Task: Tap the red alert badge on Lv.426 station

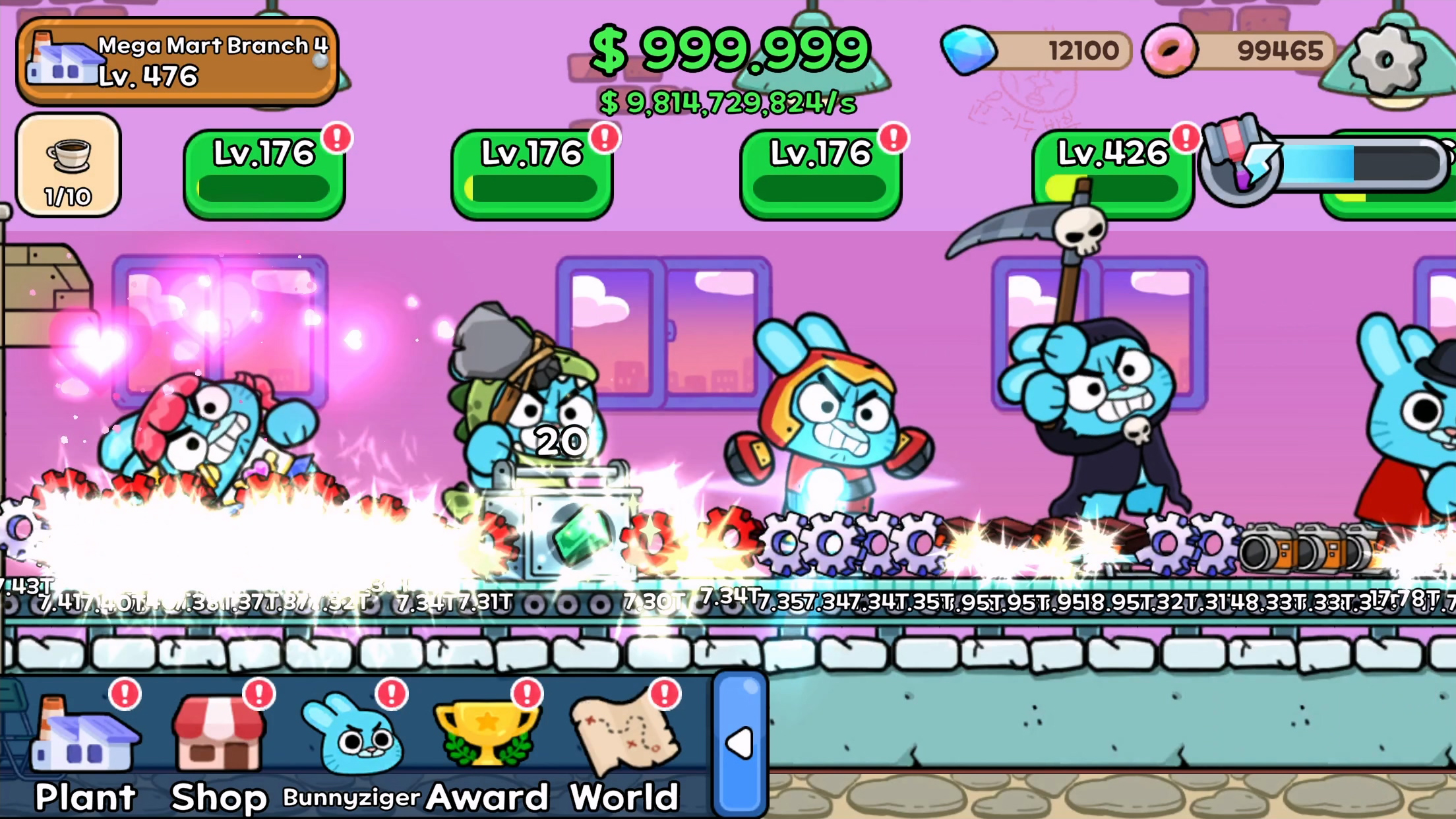Action: (1184, 138)
